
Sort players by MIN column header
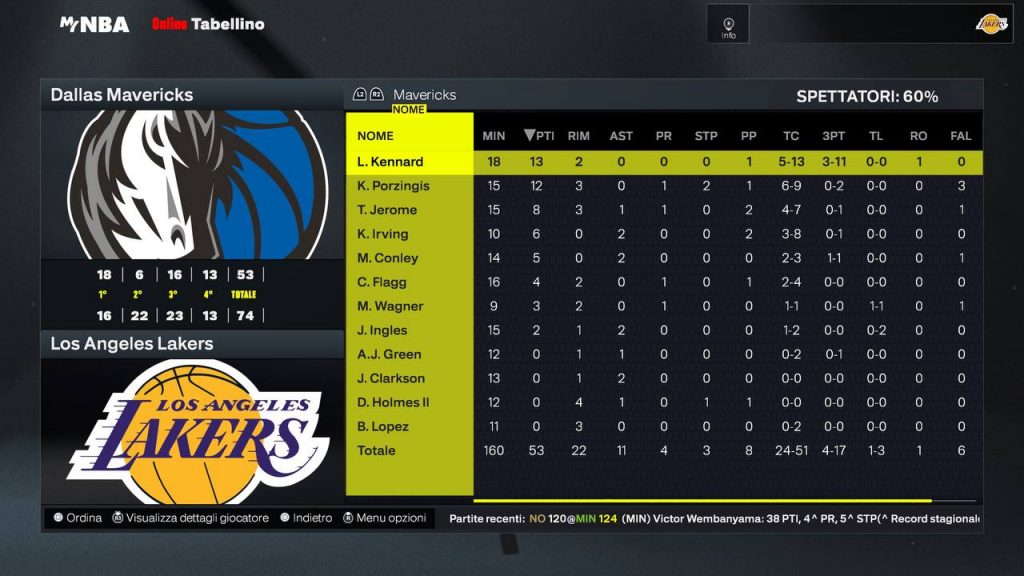pos(494,136)
